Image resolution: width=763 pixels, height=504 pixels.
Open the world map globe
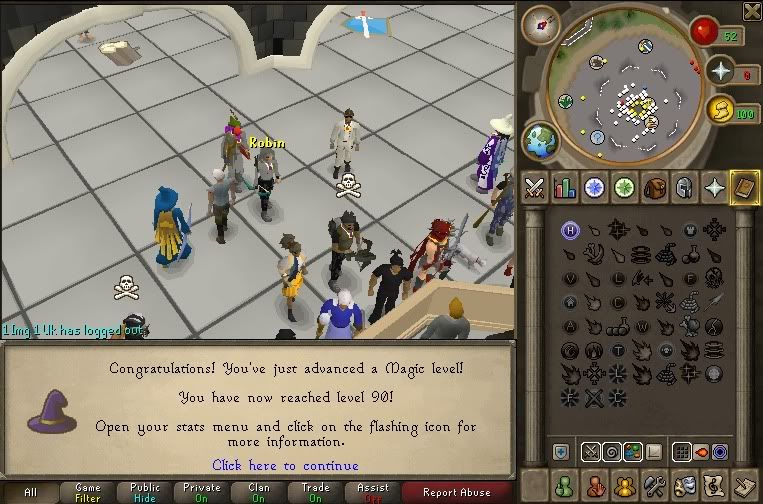(540, 138)
